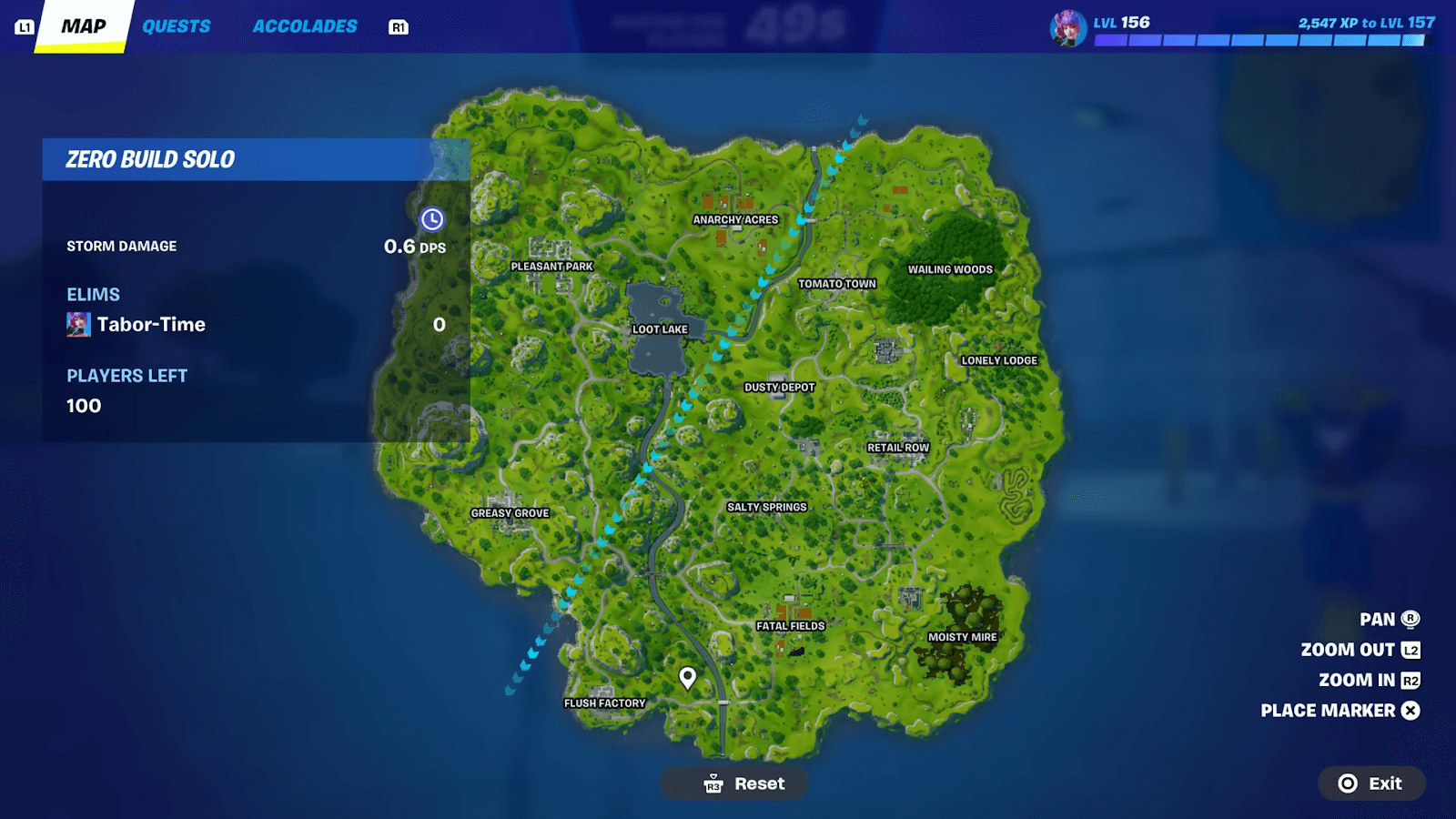This screenshot has height=819, width=1456.
Task: Expand the Zero Build Solo panel
Action: pyautogui.click(x=150, y=159)
